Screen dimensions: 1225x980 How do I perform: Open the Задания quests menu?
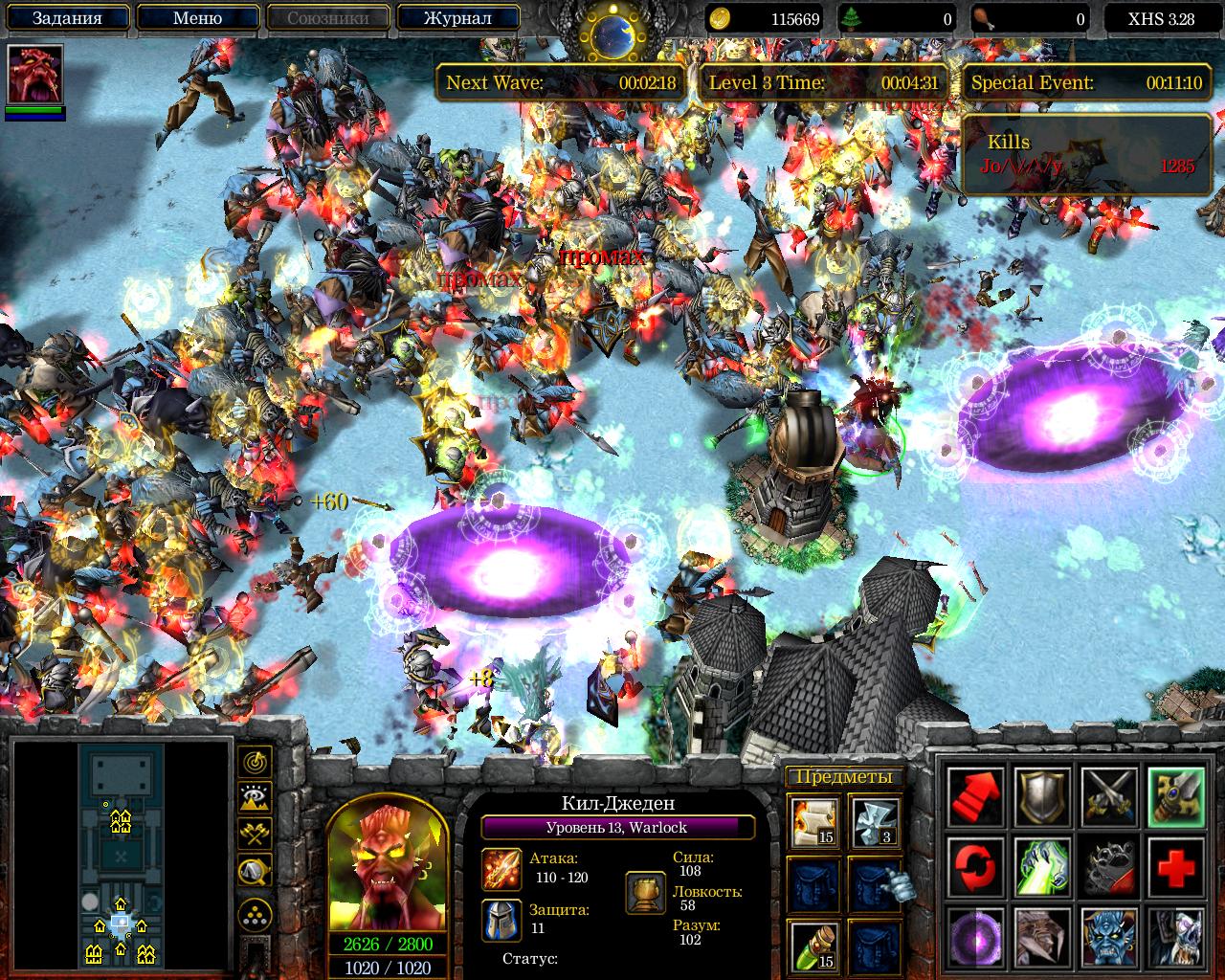(x=67, y=17)
